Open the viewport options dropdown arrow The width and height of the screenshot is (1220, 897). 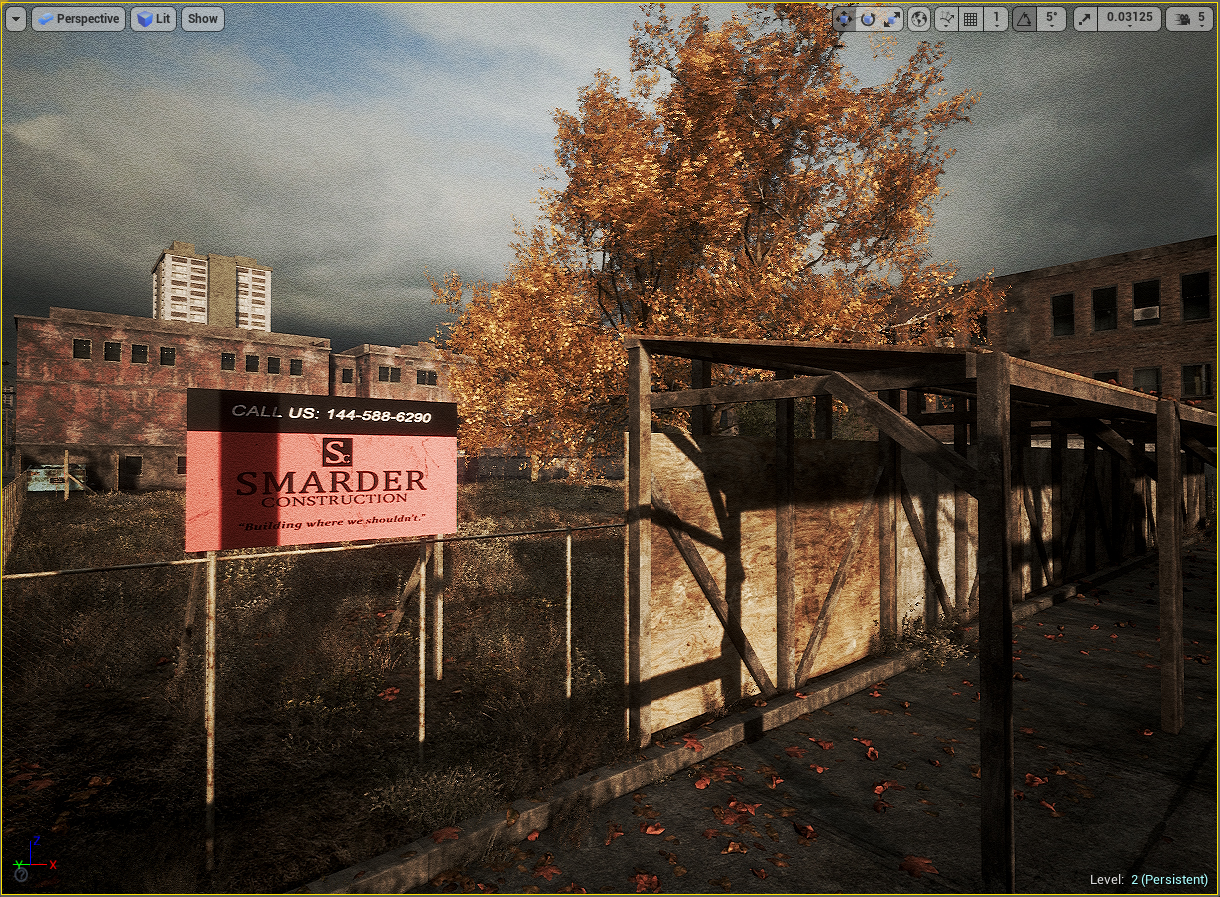(x=15, y=19)
